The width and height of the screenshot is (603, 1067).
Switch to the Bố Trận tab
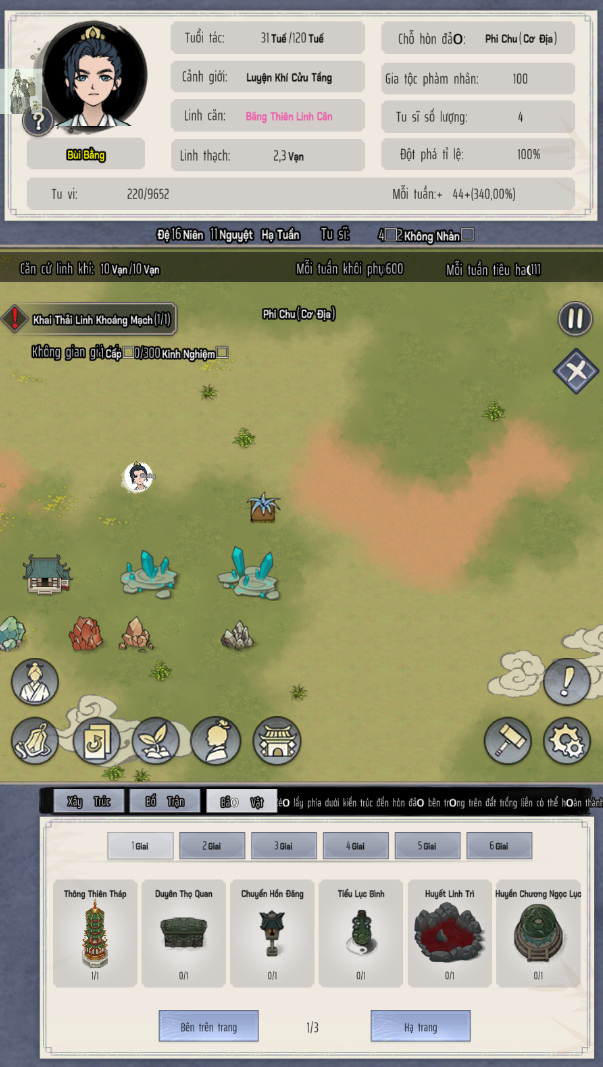pos(165,801)
